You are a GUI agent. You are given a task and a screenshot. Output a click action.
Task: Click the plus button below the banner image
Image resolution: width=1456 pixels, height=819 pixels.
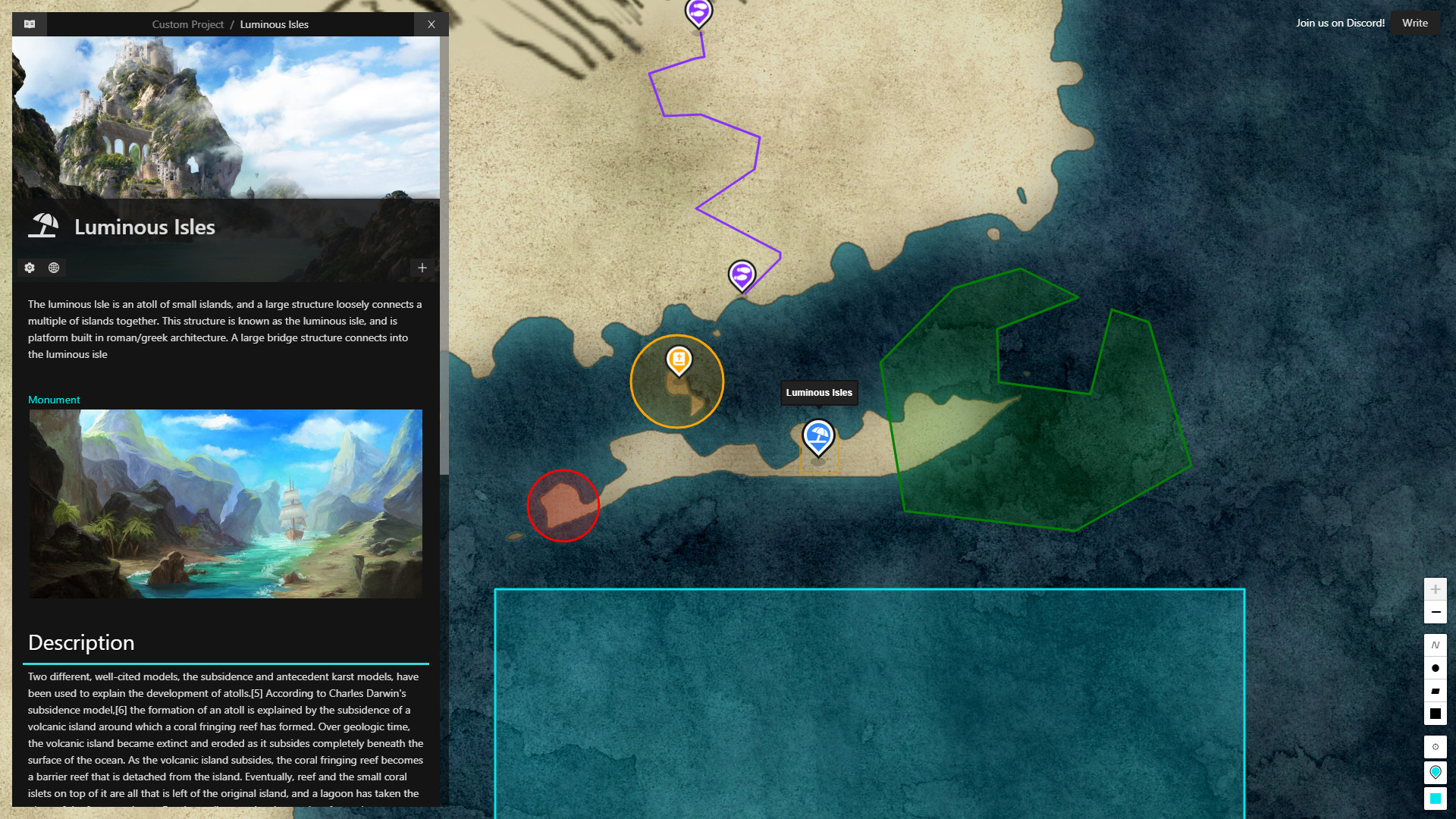coord(422,268)
